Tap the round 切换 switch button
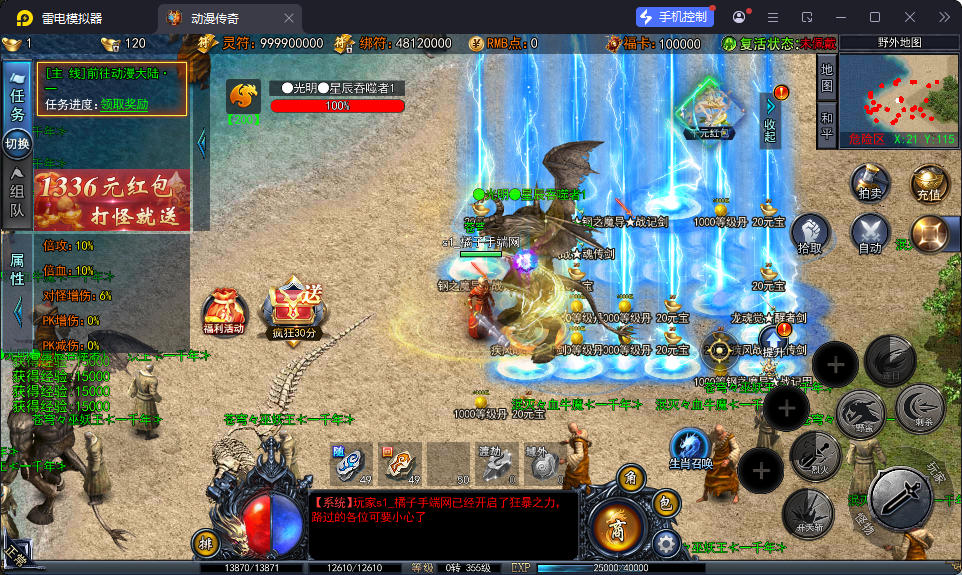Image resolution: width=962 pixels, height=575 pixels. coord(18,143)
